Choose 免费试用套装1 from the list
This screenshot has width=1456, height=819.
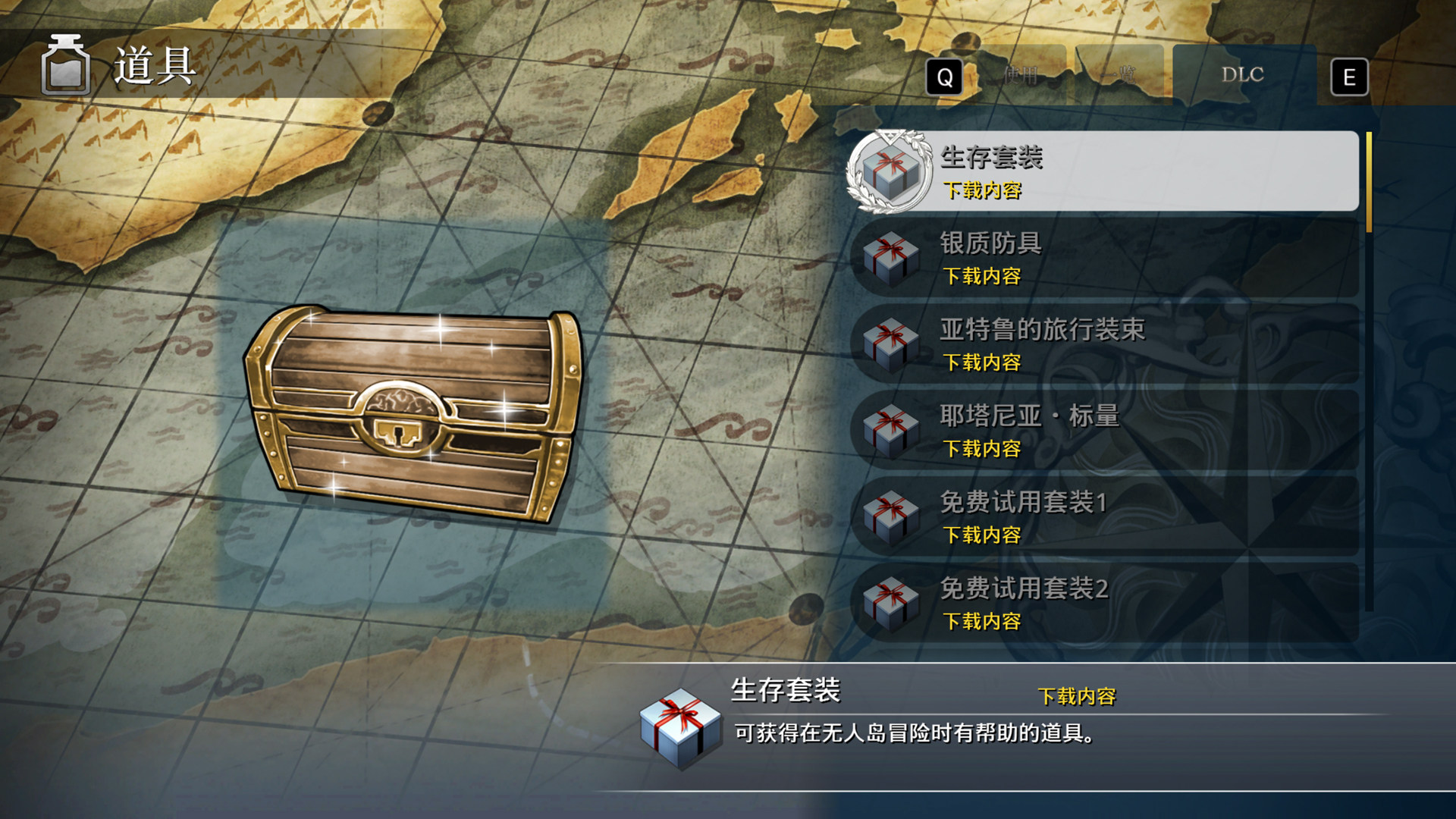1103,517
